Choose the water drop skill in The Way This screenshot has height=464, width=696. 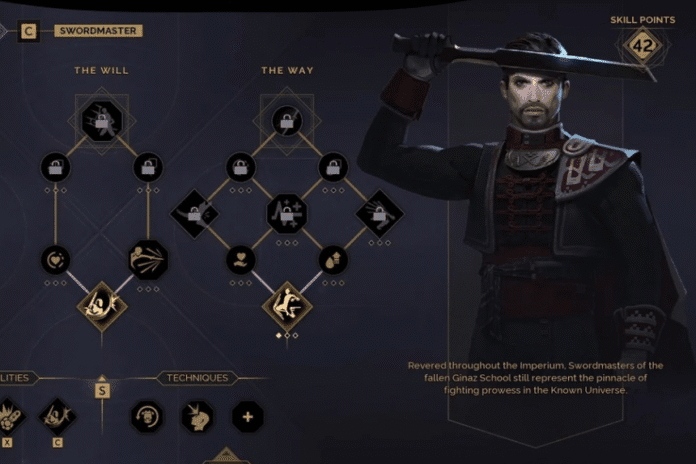[x=333, y=260]
